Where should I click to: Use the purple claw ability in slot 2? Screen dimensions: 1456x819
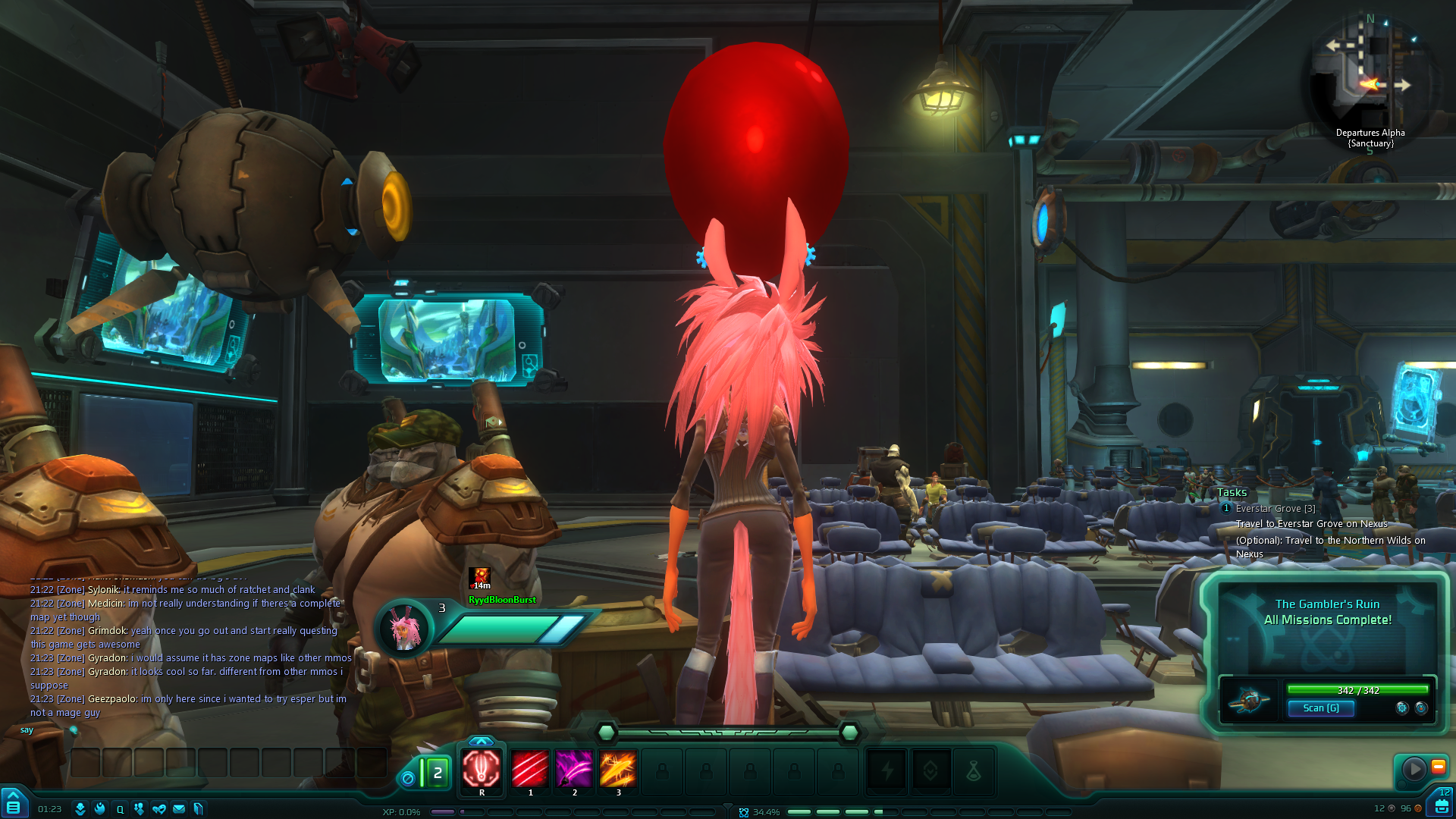coord(574,770)
